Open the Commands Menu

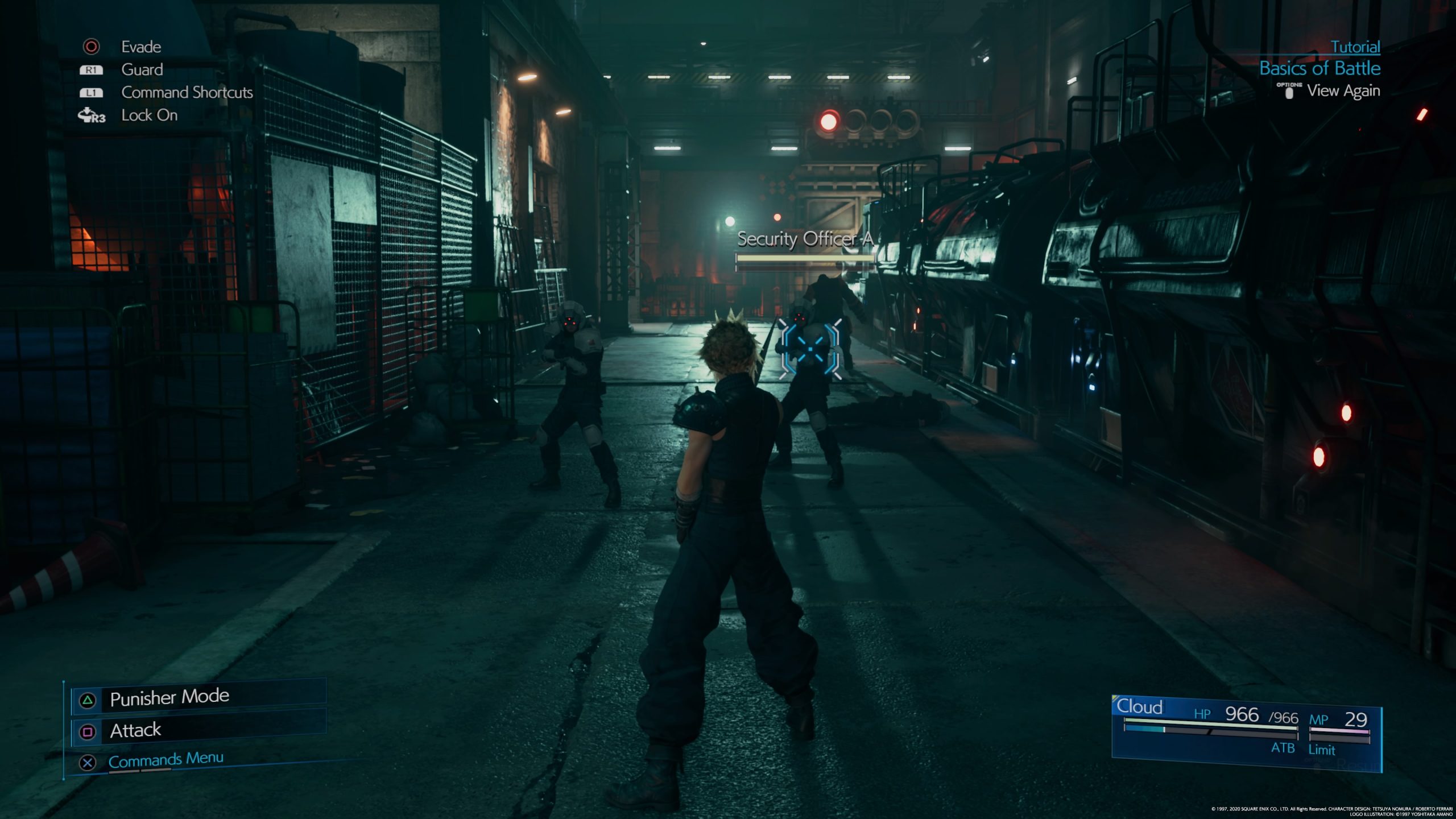pos(166,760)
